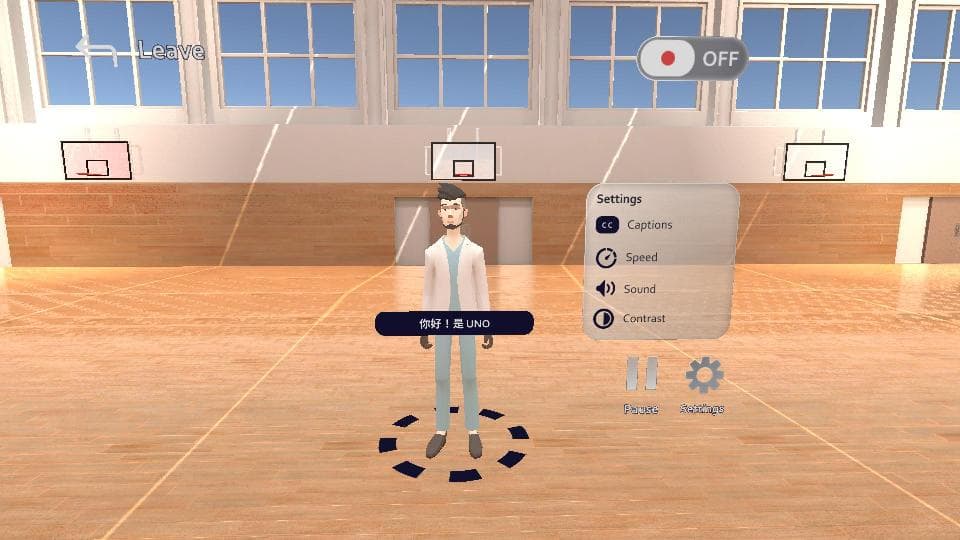The image size is (960, 540).
Task: Select the Contrast option
Action: pos(630,319)
